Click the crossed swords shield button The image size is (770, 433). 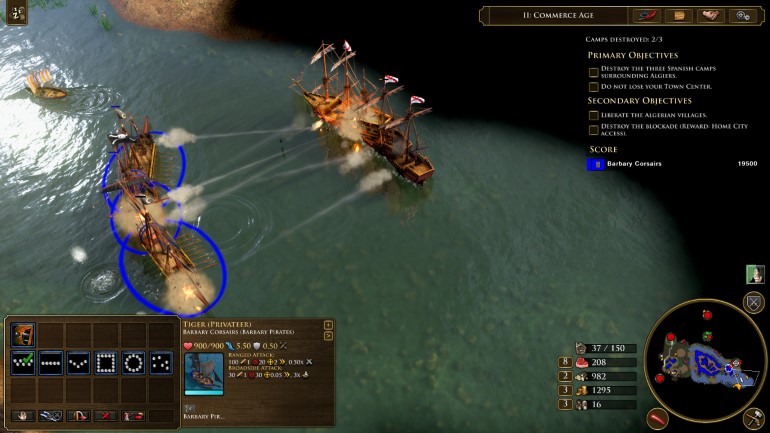click(x=754, y=303)
